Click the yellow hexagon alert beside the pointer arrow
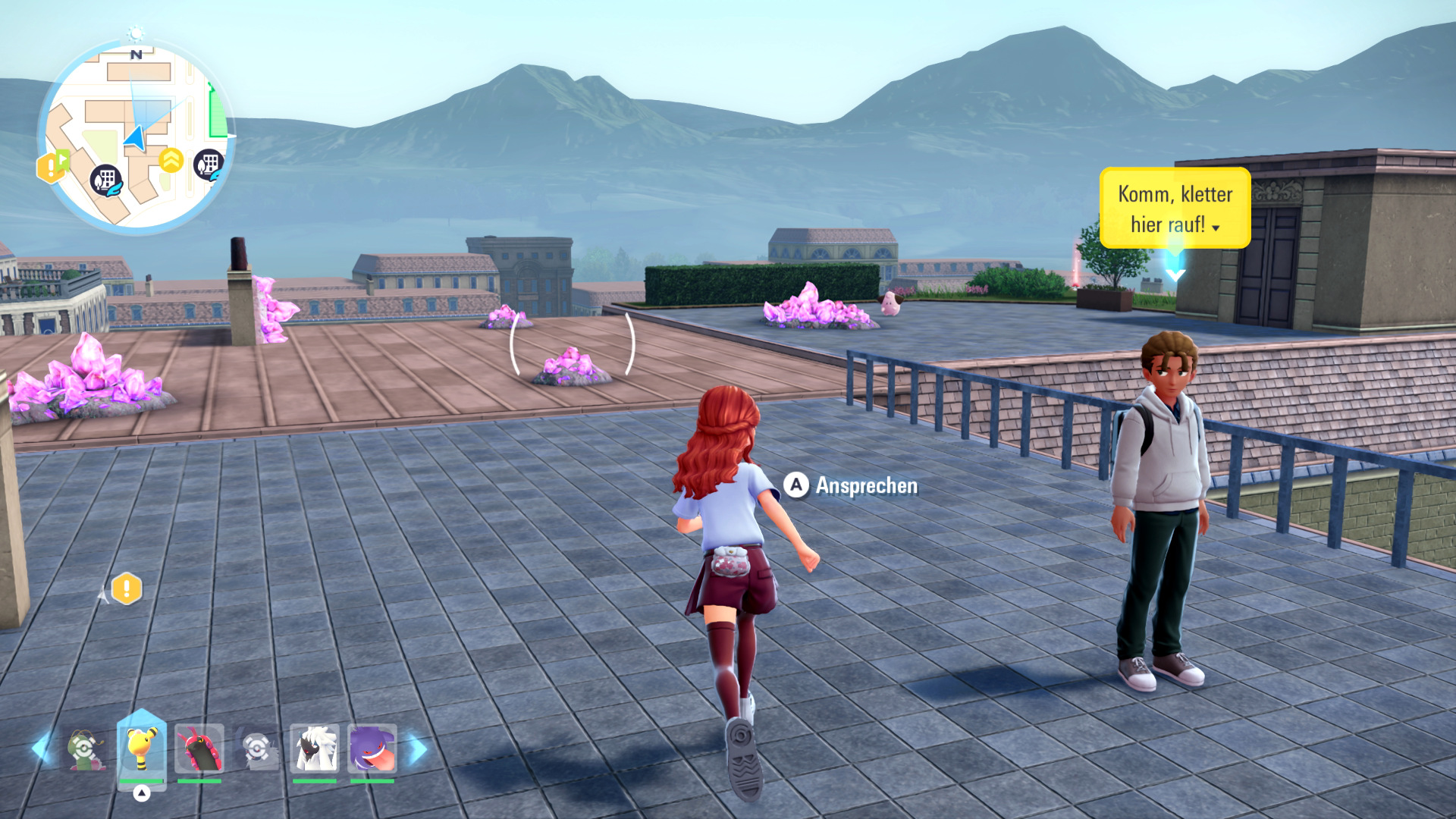 pyautogui.click(x=127, y=588)
